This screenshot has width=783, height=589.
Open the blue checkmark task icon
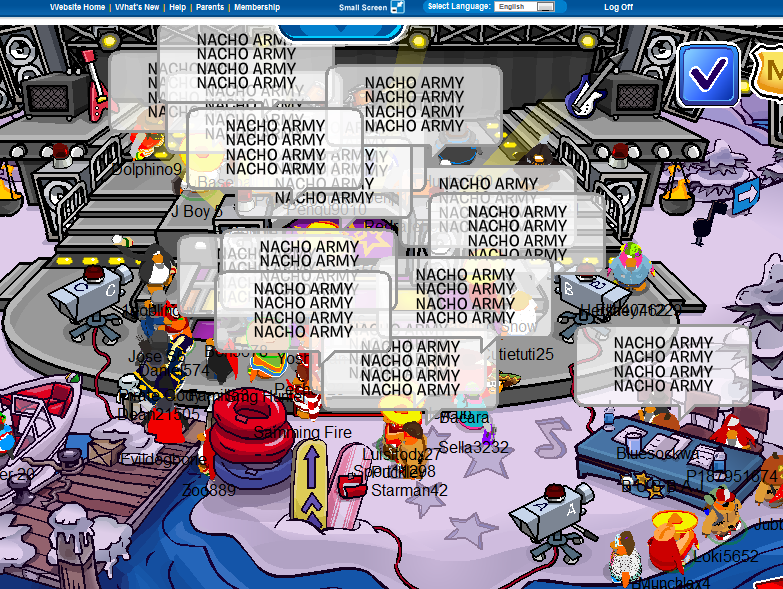pos(708,75)
